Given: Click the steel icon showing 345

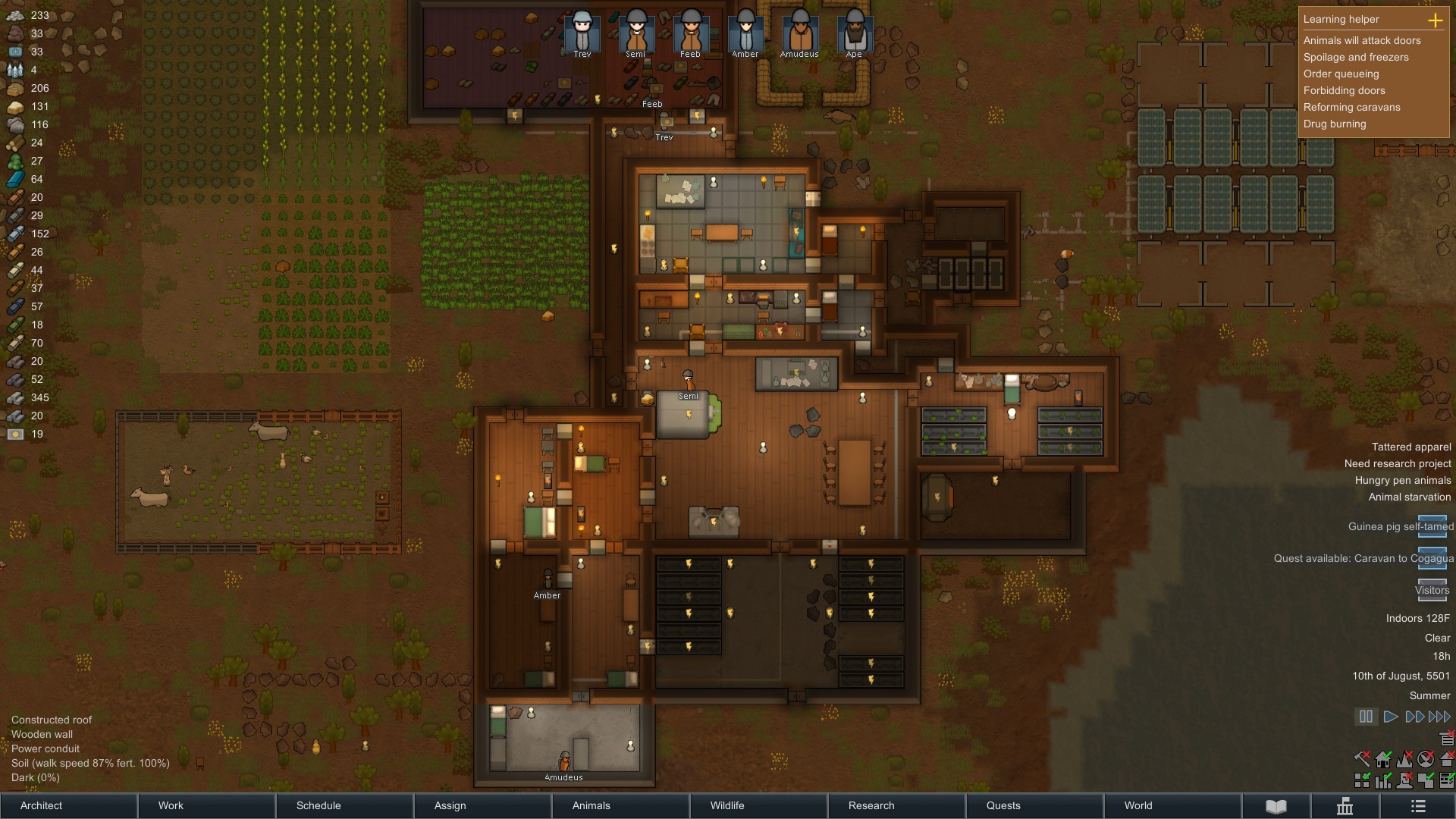Looking at the screenshot, I should click(x=15, y=397).
